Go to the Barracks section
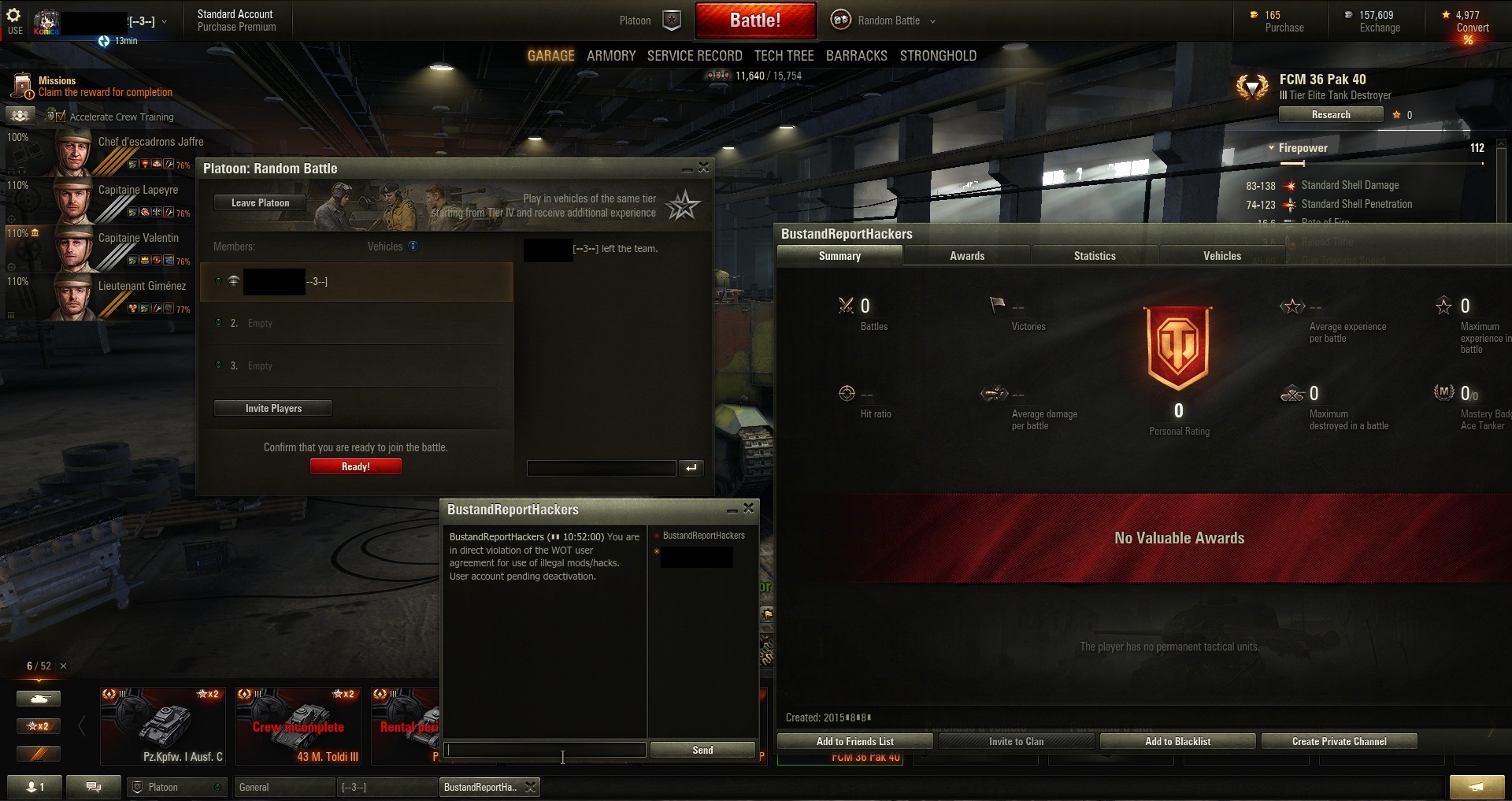The image size is (1512, 801). [856, 56]
